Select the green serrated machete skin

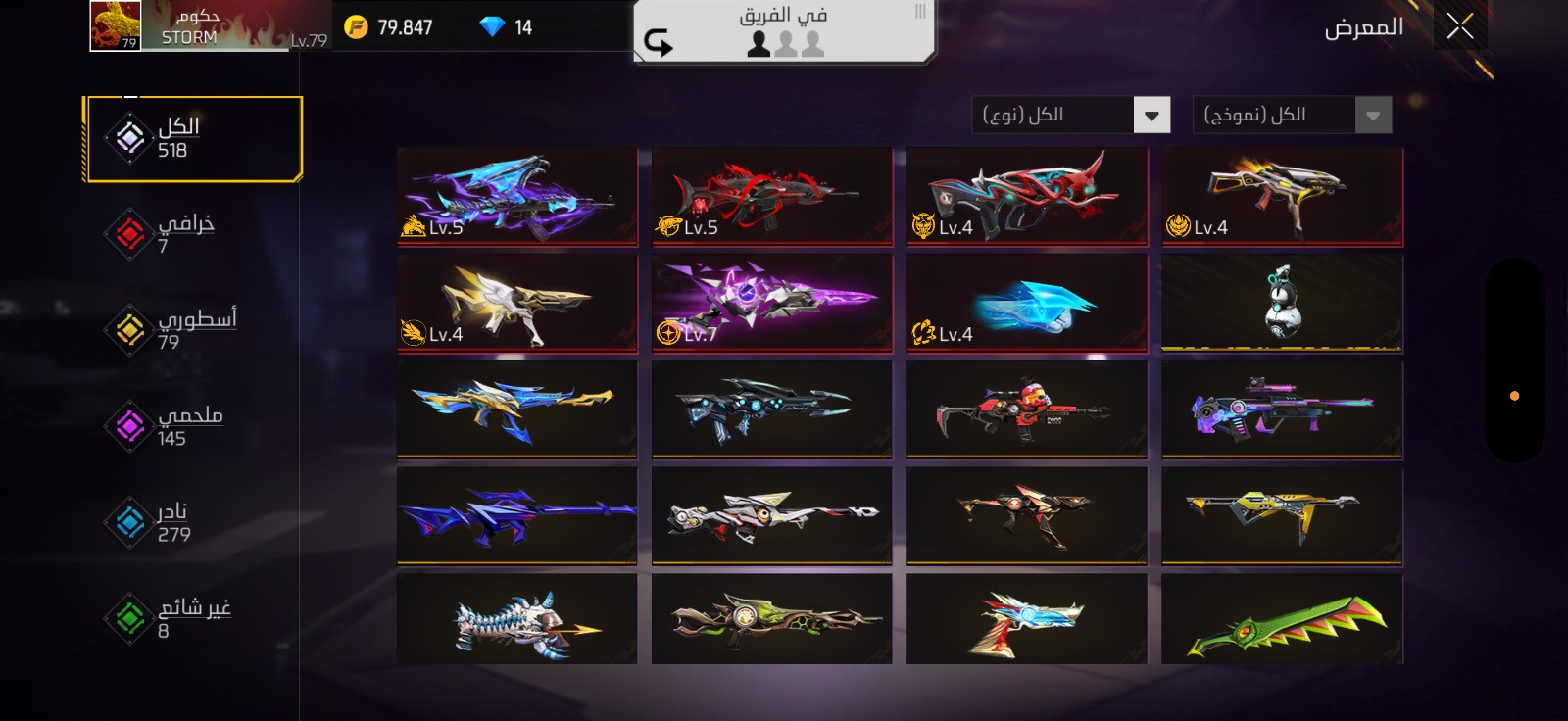pos(1282,620)
